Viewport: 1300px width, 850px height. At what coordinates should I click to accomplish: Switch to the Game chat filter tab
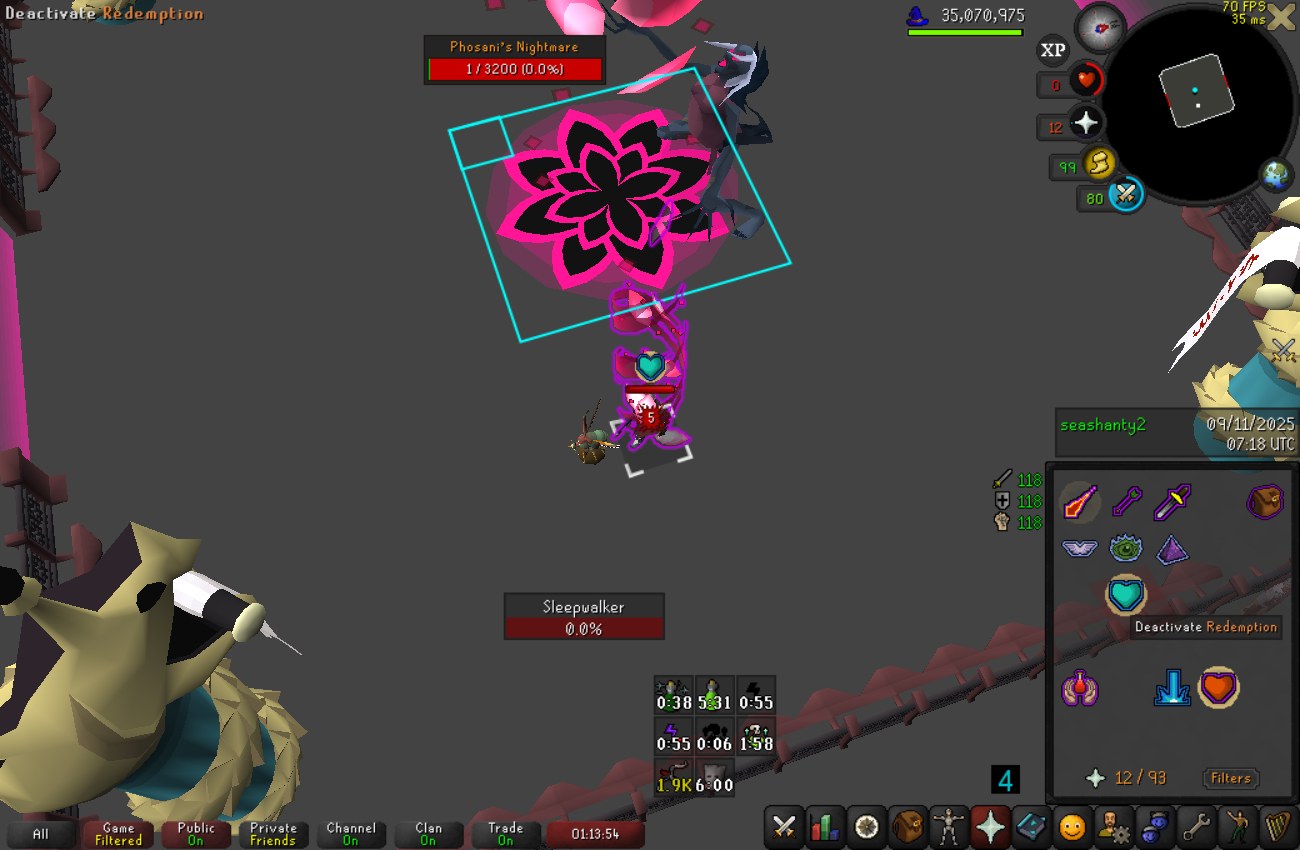pyautogui.click(x=118, y=834)
